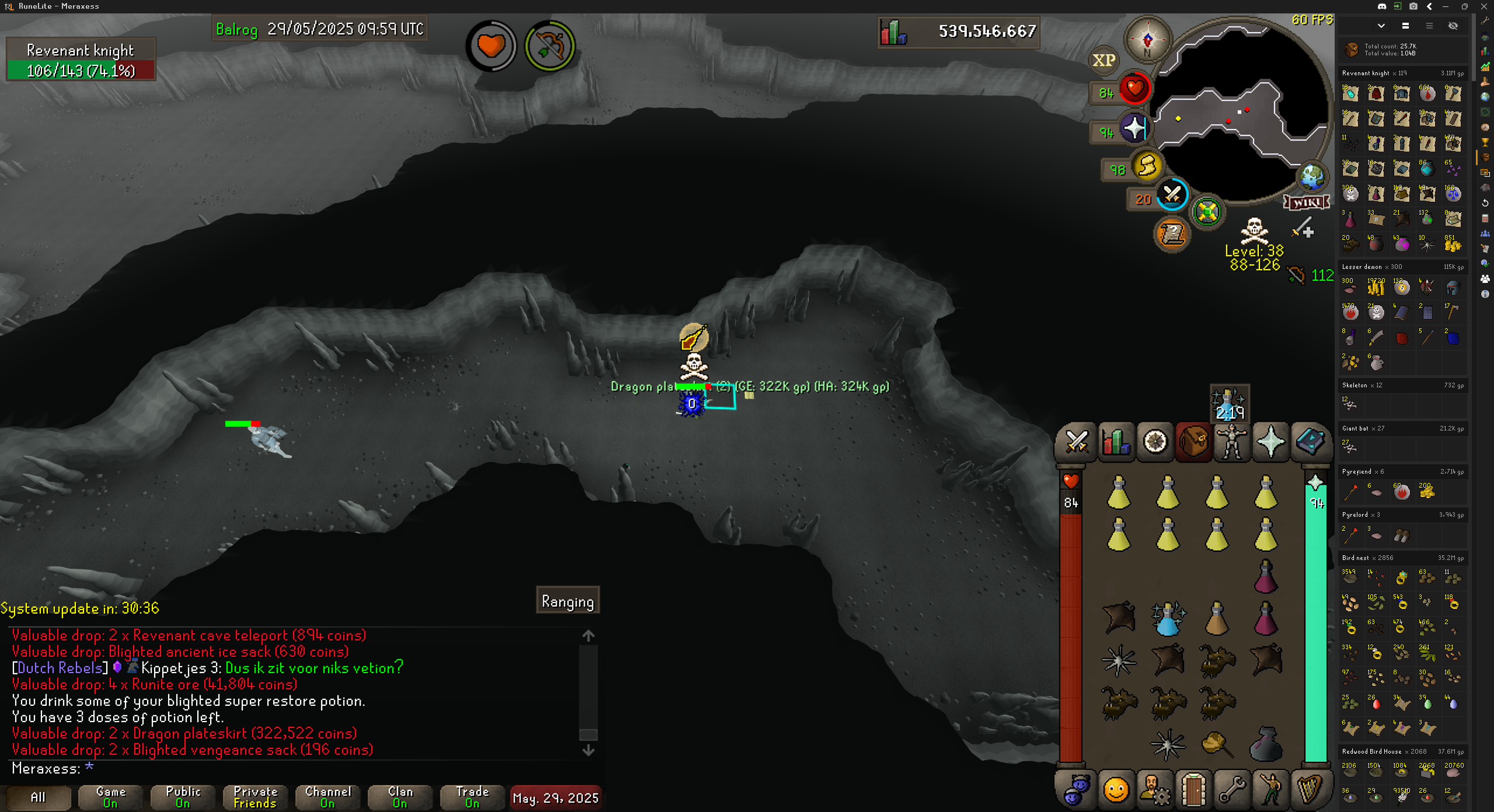Open the Settings wrench tab

click(x=1232, y=790)
